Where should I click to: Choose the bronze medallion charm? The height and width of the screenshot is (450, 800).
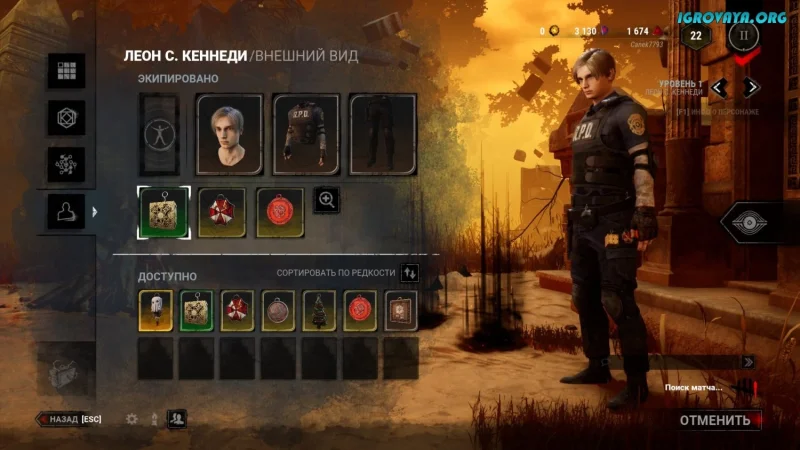pyautogui.click(x=278, y=310)
